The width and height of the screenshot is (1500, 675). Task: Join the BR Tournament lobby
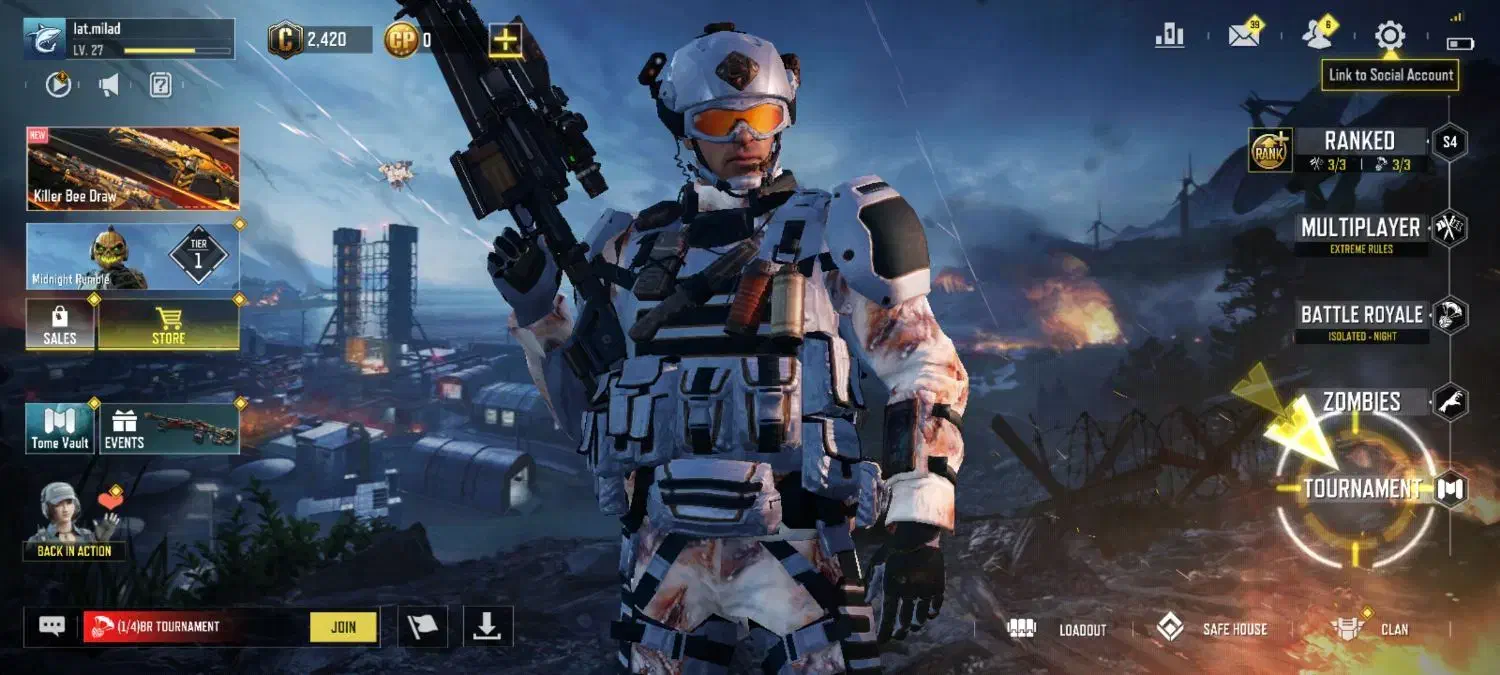tap(343, 627)
